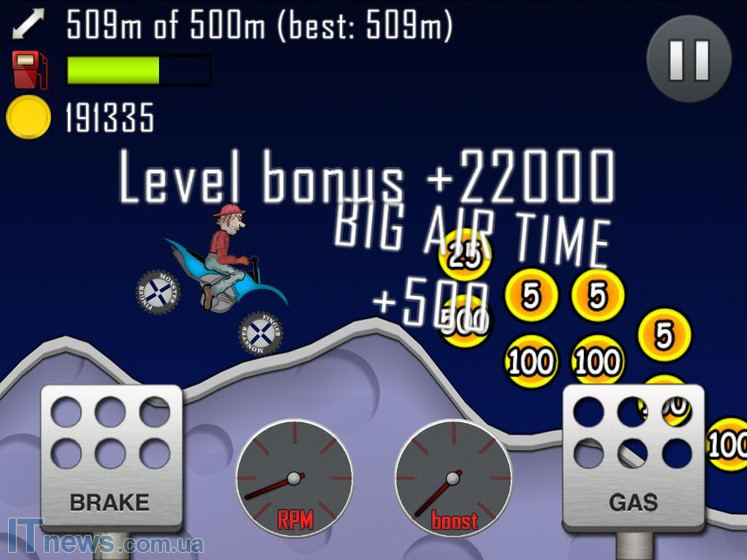Tap the BRAKE pedal
This screenshot has width=747, height=560.
111,457
